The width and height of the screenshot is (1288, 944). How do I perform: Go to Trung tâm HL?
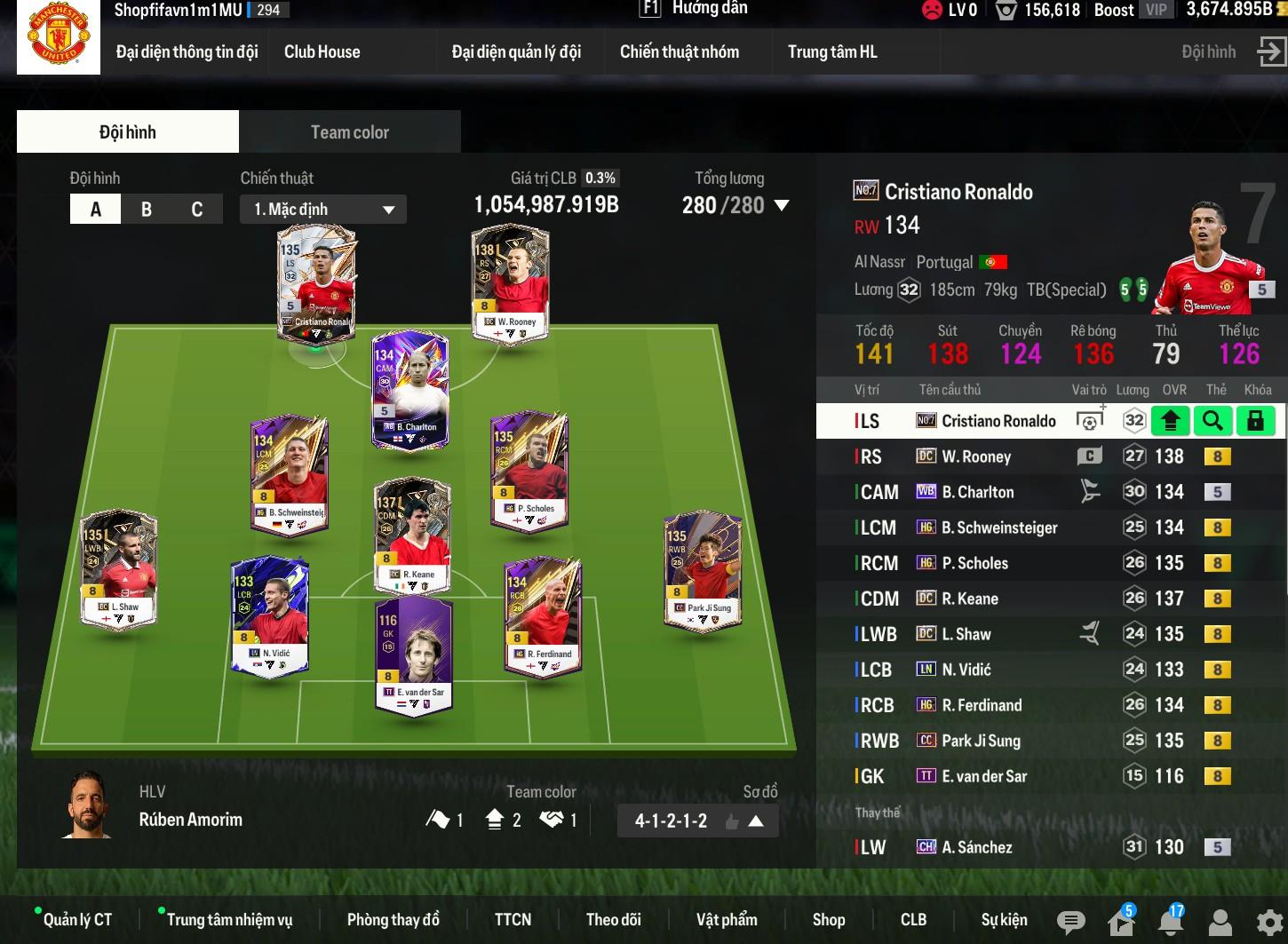click(x=832, y=52)
